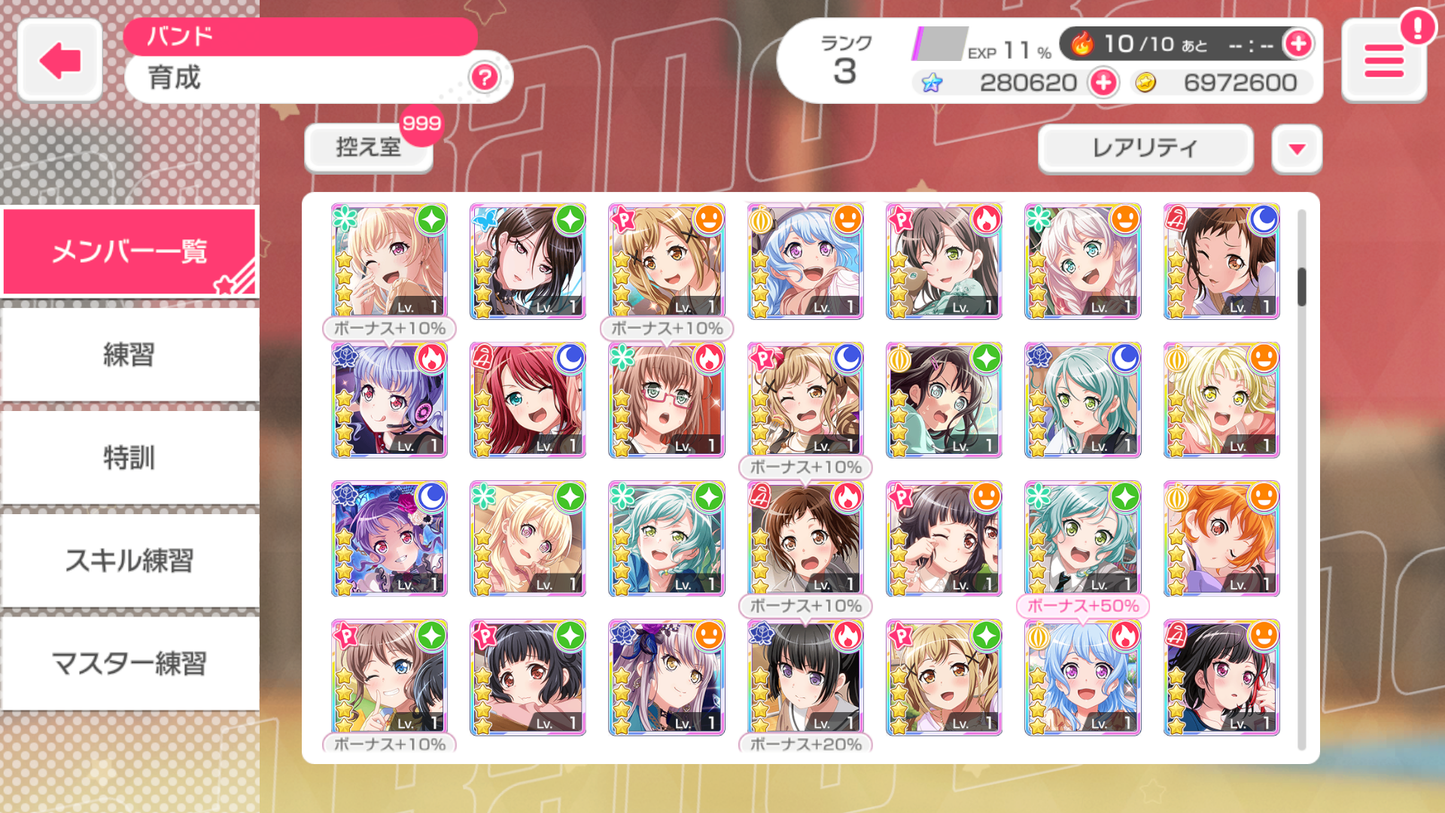
Task: Click the back arrow button
Action: (x=58, y=59)
